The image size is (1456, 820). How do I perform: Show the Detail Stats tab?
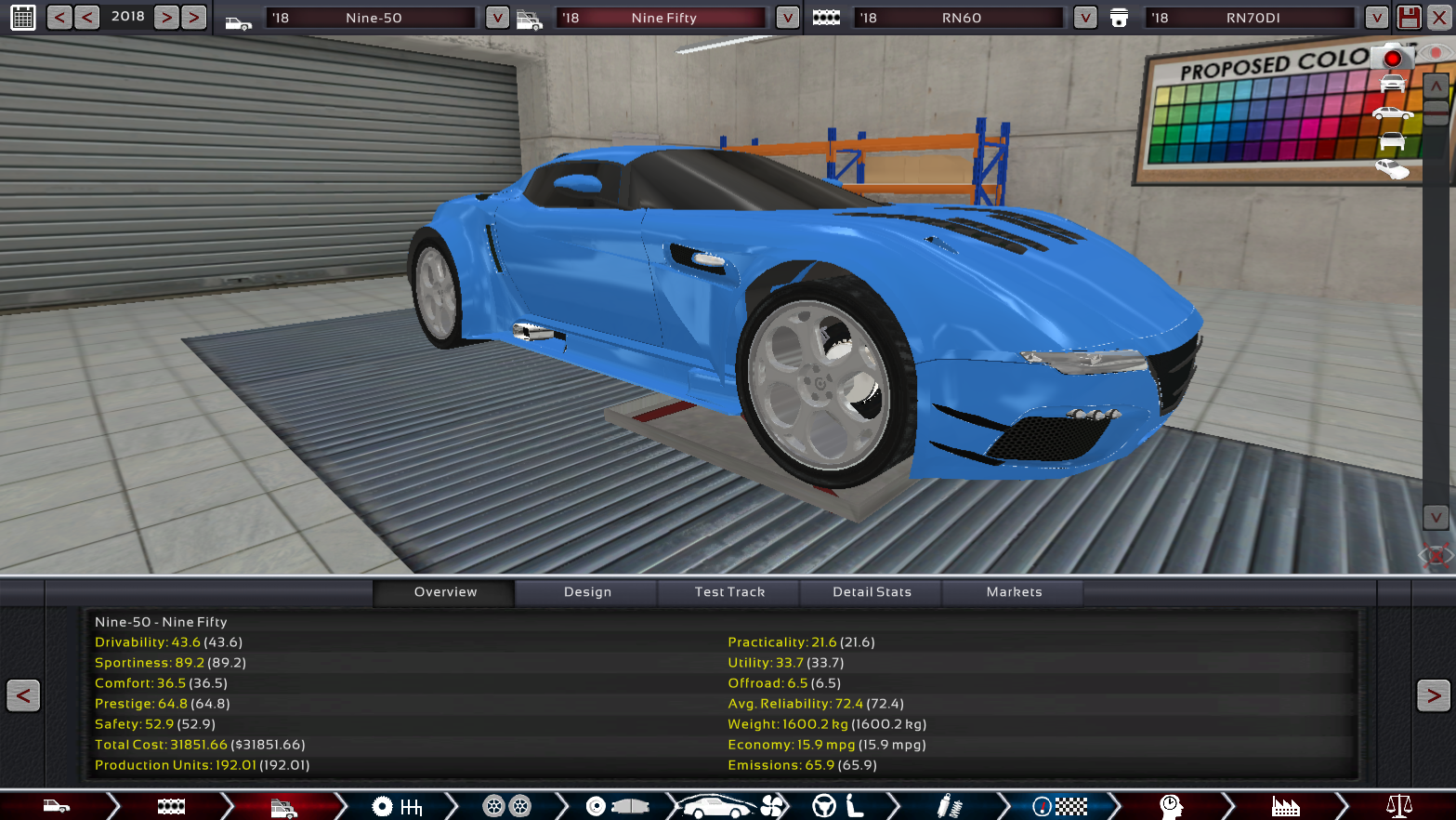[872, 592]
